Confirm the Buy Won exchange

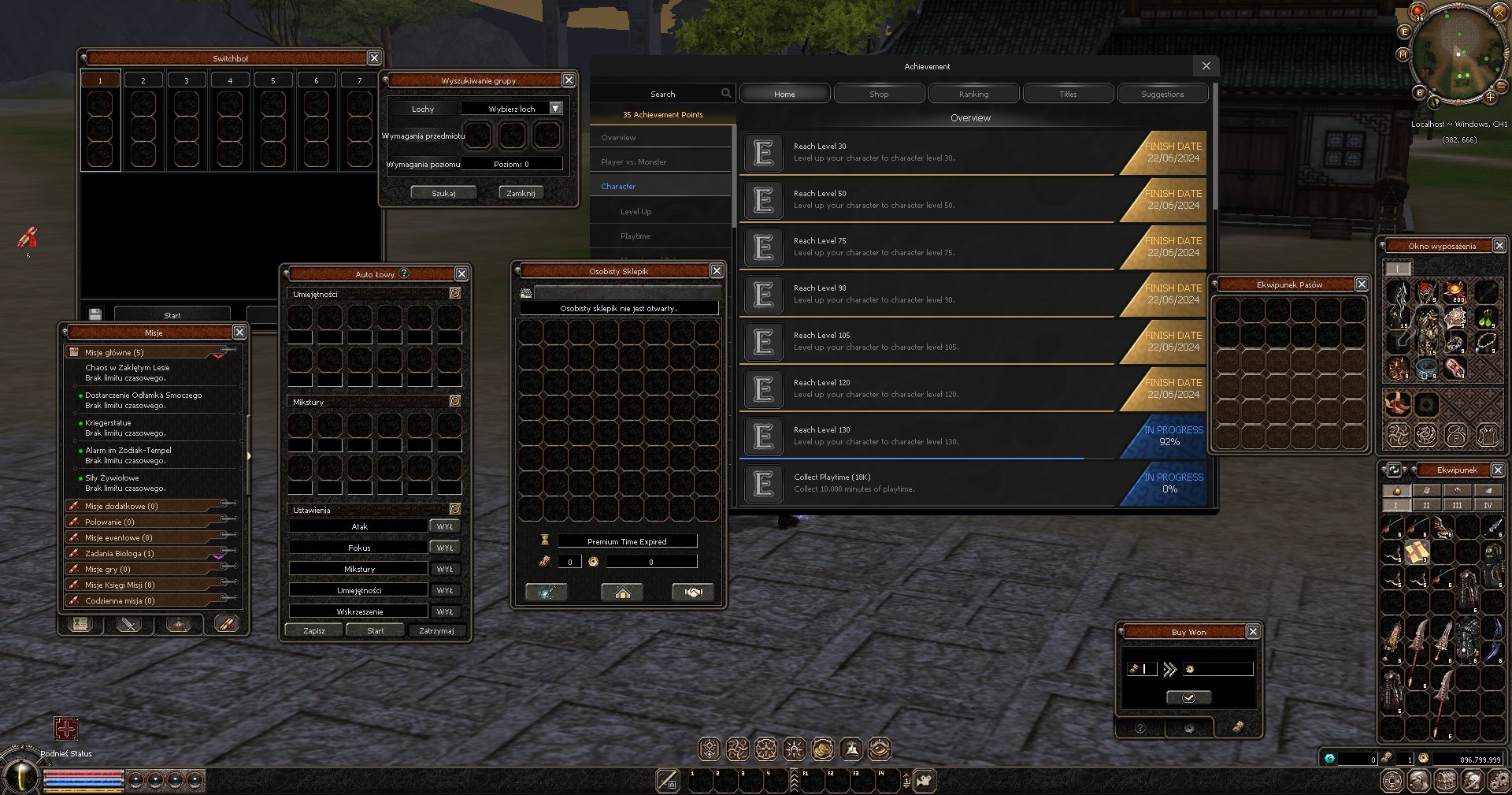[1188, 697]
